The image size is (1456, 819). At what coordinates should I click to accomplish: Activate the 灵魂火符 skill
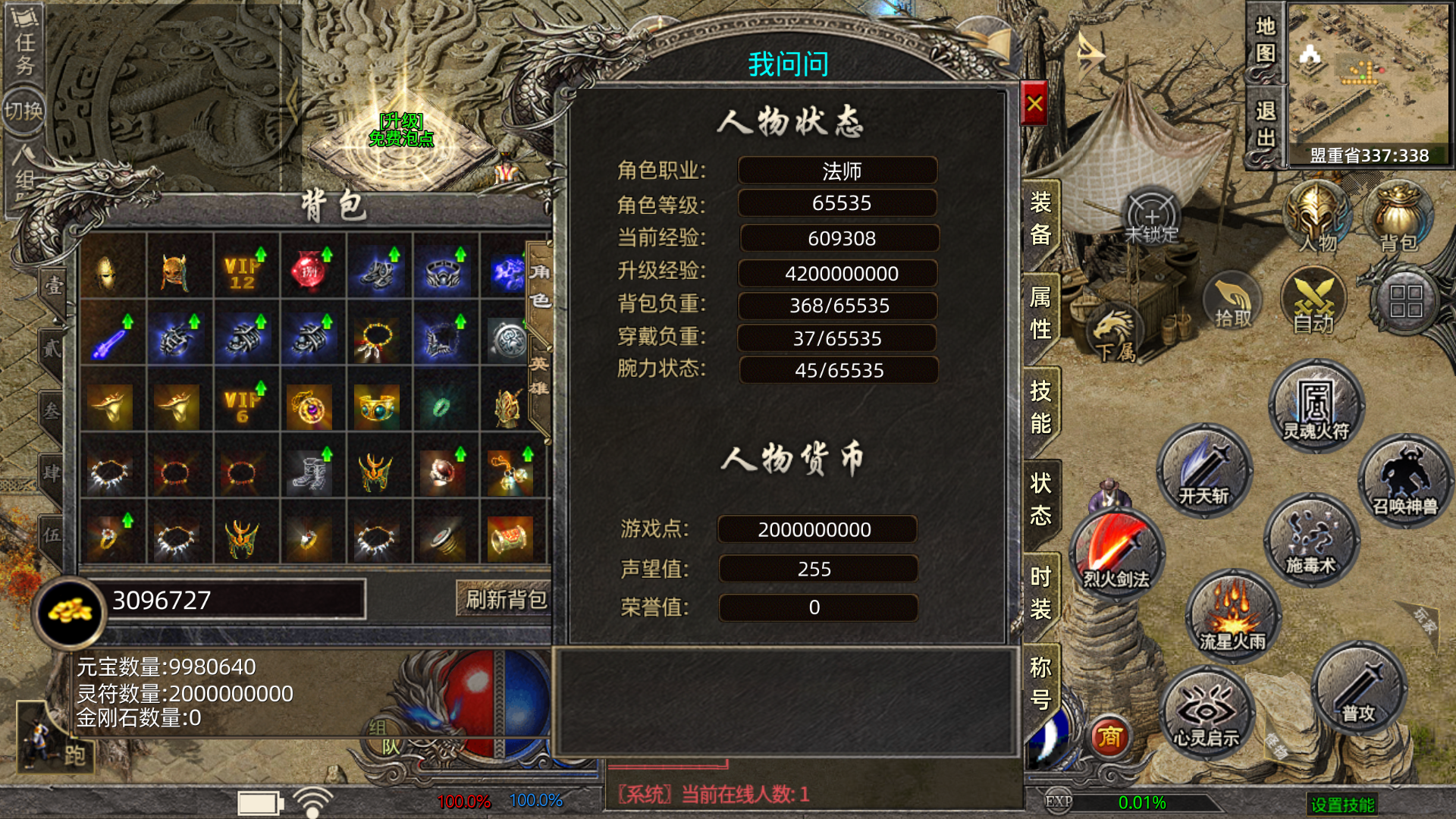[x=1316, y=407]
